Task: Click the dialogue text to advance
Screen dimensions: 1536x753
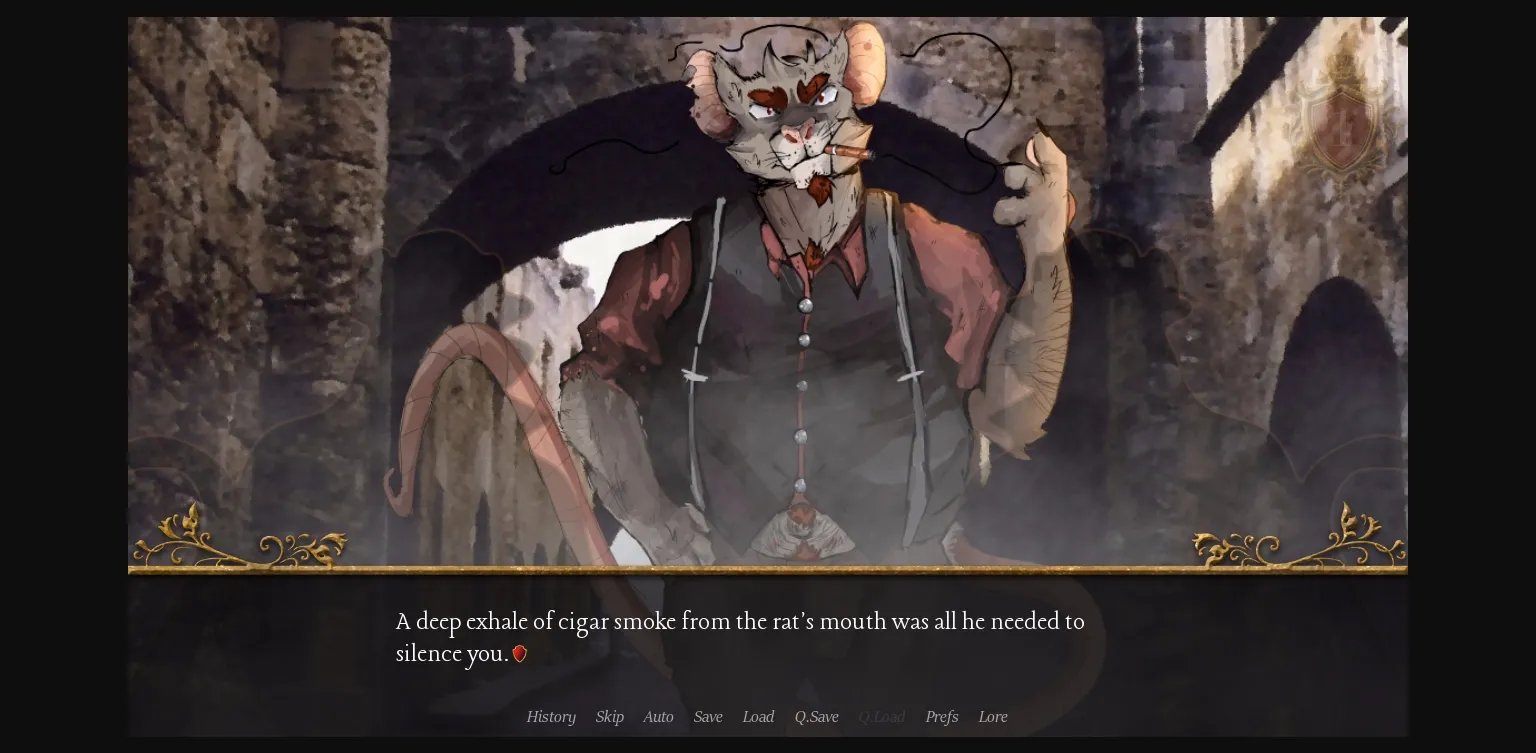Action: click(740, 637)
